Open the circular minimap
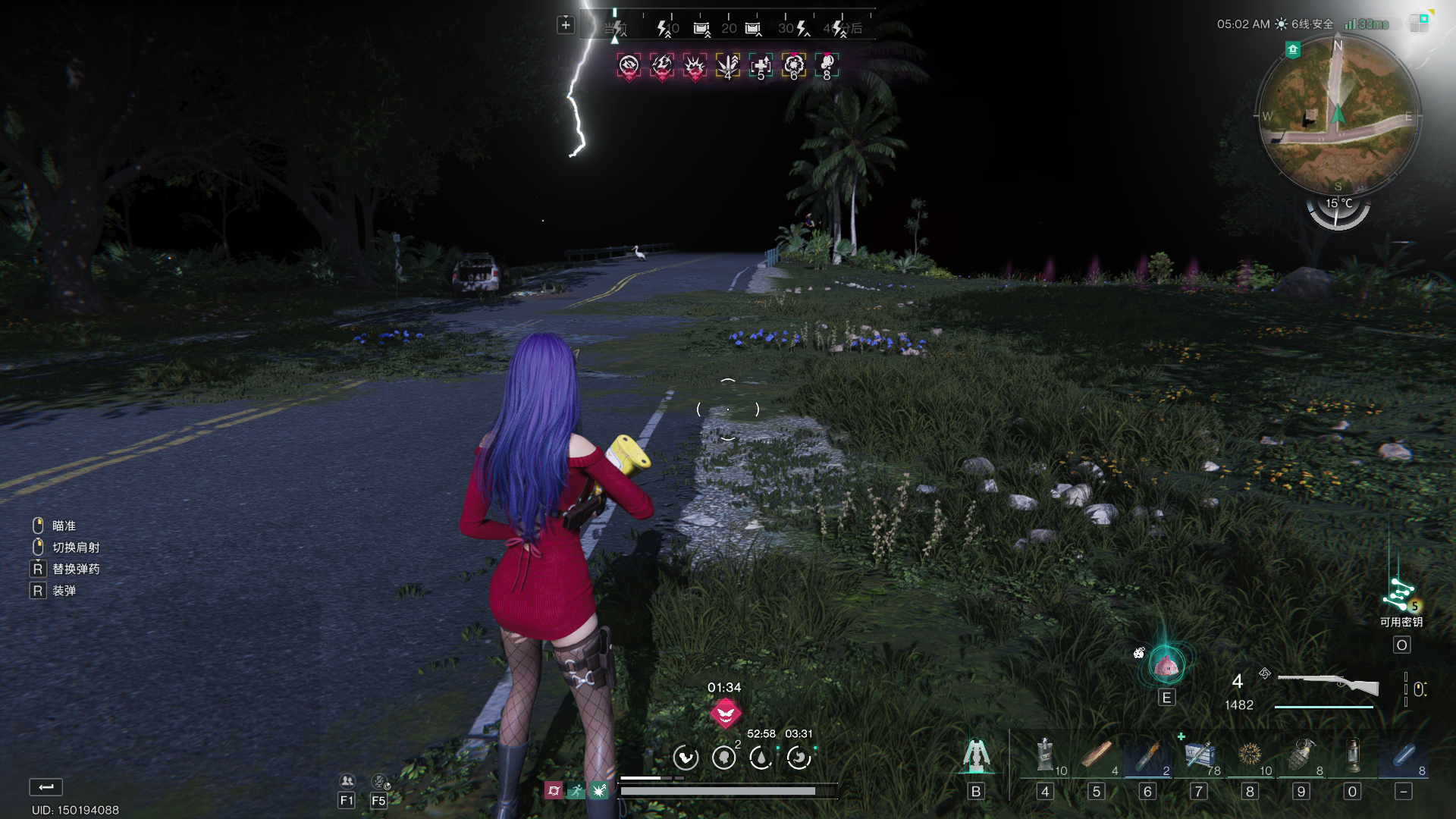1456x819 pixels. (x=1338, y=115)
